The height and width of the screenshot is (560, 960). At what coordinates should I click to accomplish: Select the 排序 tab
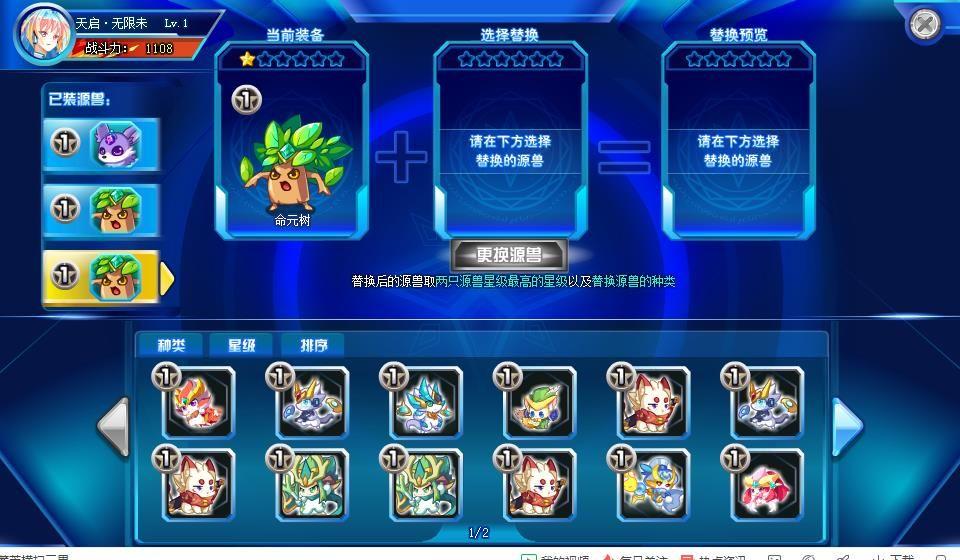(x=314, y=345)
